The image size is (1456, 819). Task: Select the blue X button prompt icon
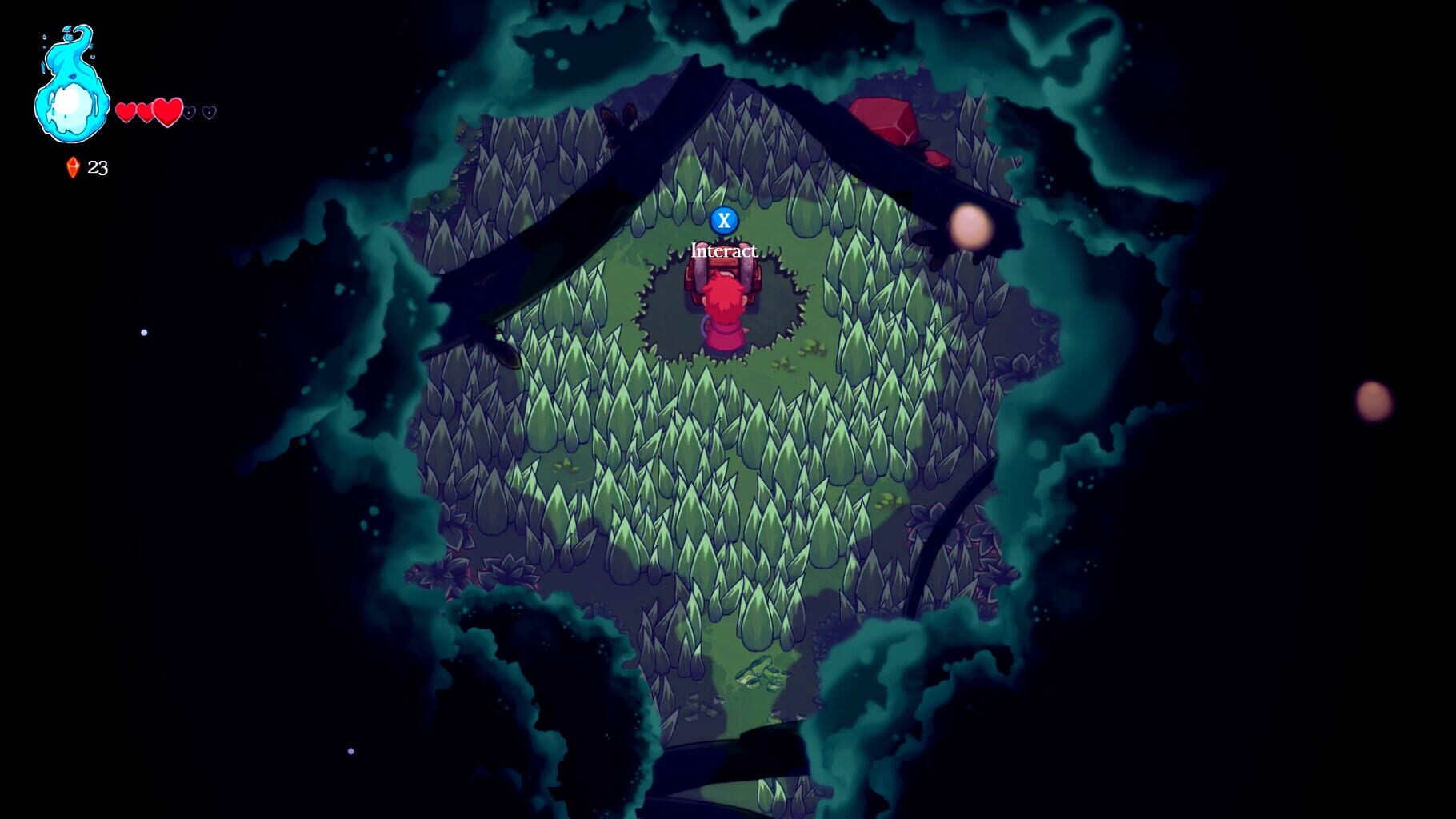[x=726, y=222]
